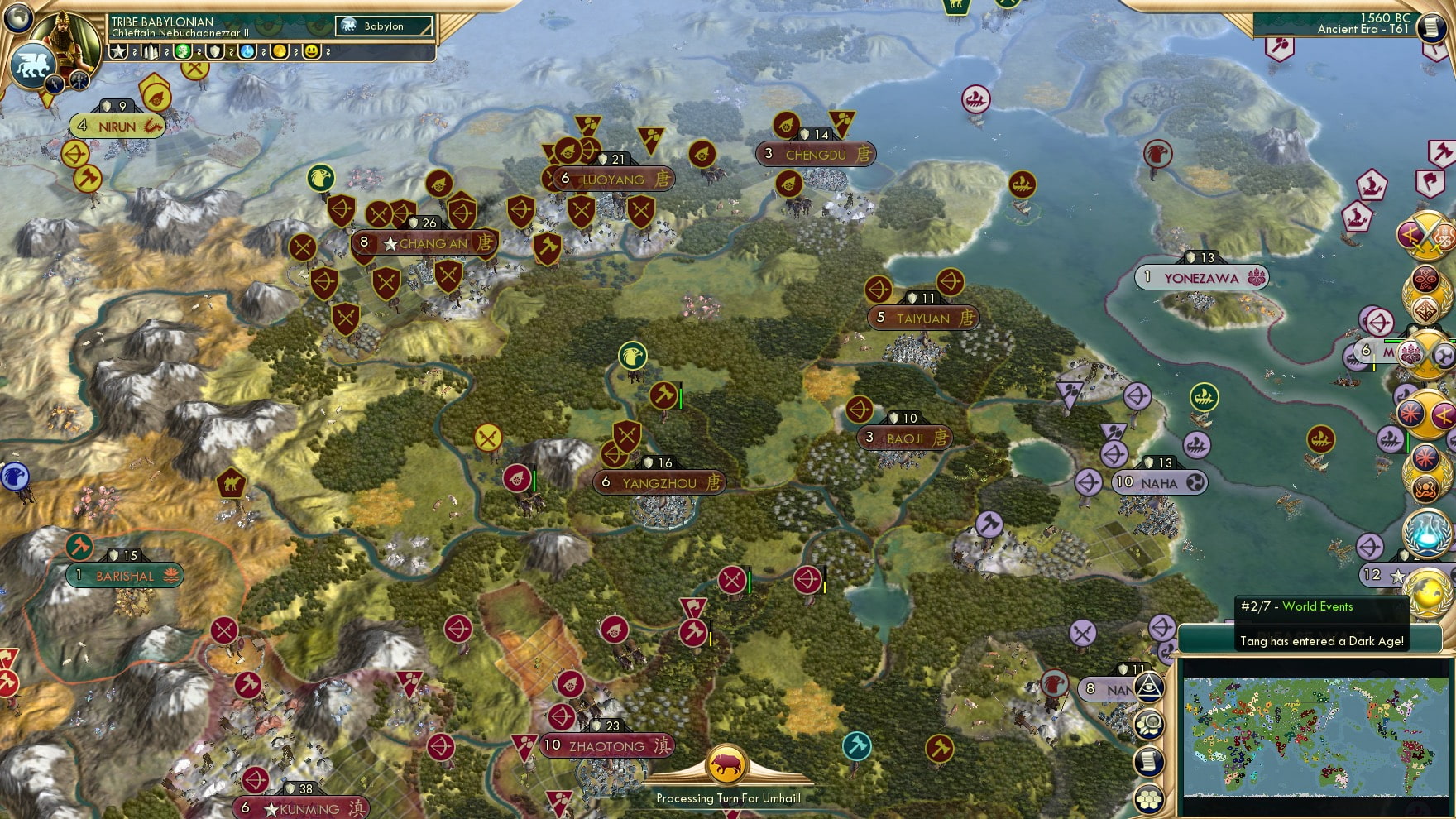Open Chang'an by clicking its city banner
The width and height of the screenshot is (1456, 819).
426,242
